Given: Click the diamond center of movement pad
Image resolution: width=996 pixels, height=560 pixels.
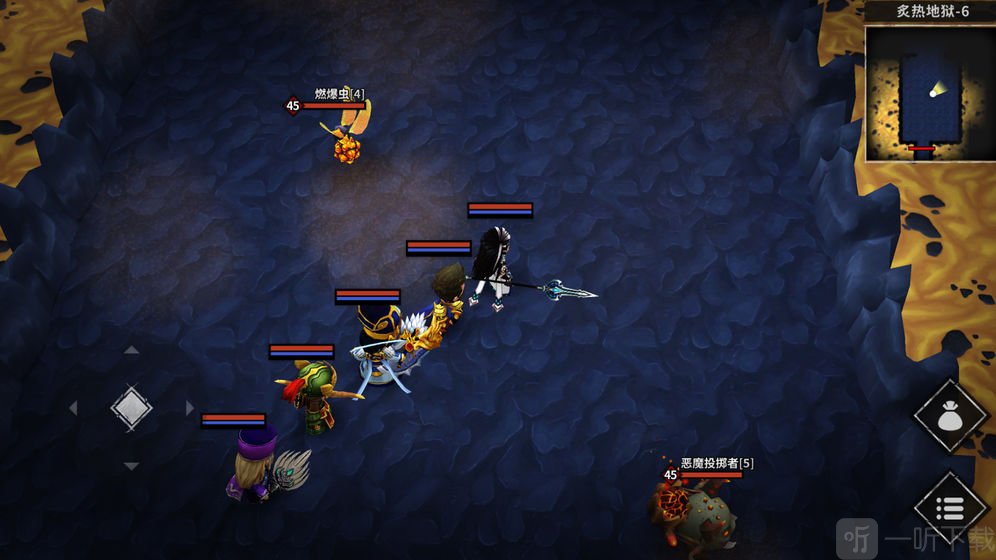Looking at the screenshot, I should 131,408.
